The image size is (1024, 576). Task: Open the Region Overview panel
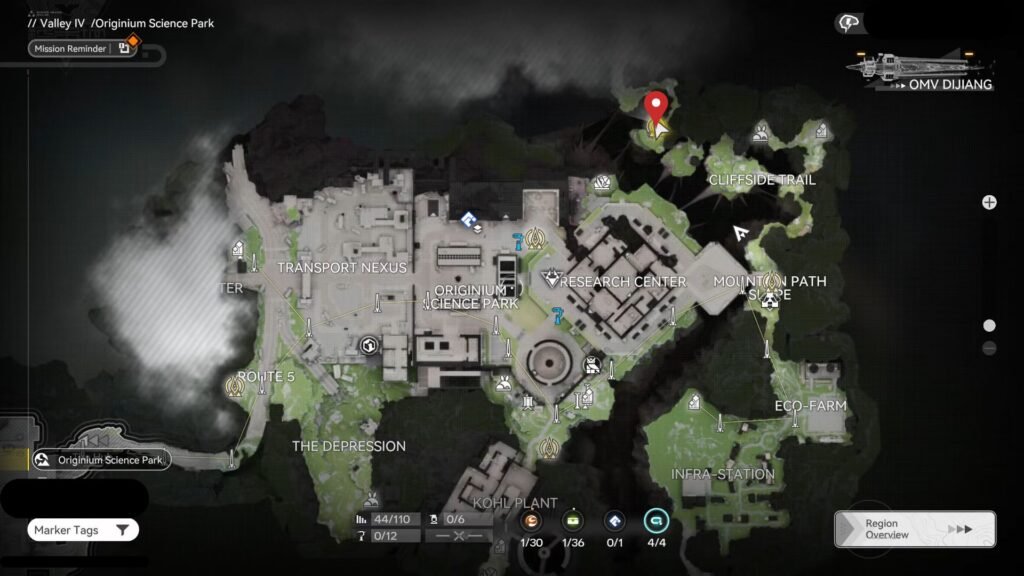[914, 529]
